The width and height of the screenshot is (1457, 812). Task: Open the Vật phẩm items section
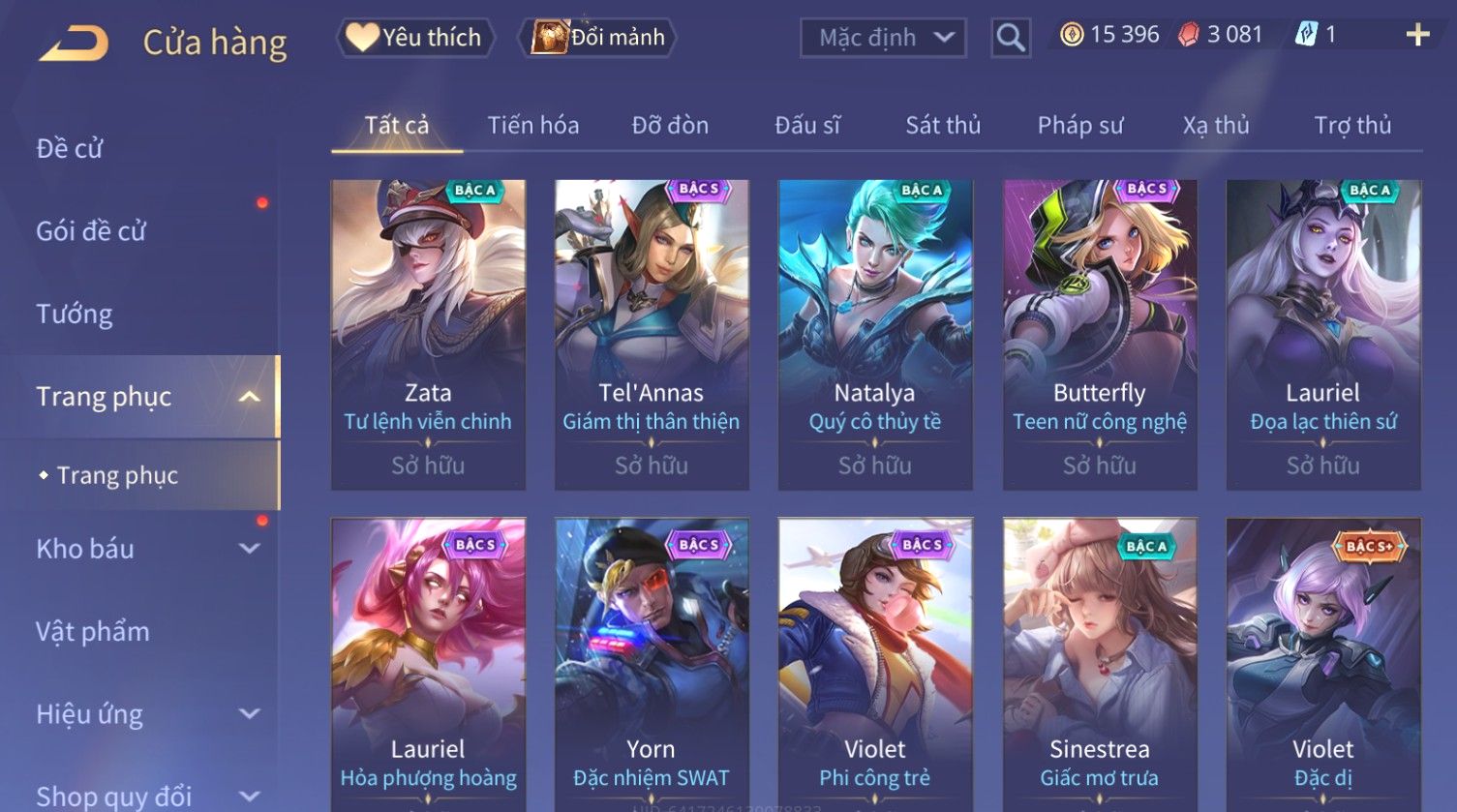(93, 631)
